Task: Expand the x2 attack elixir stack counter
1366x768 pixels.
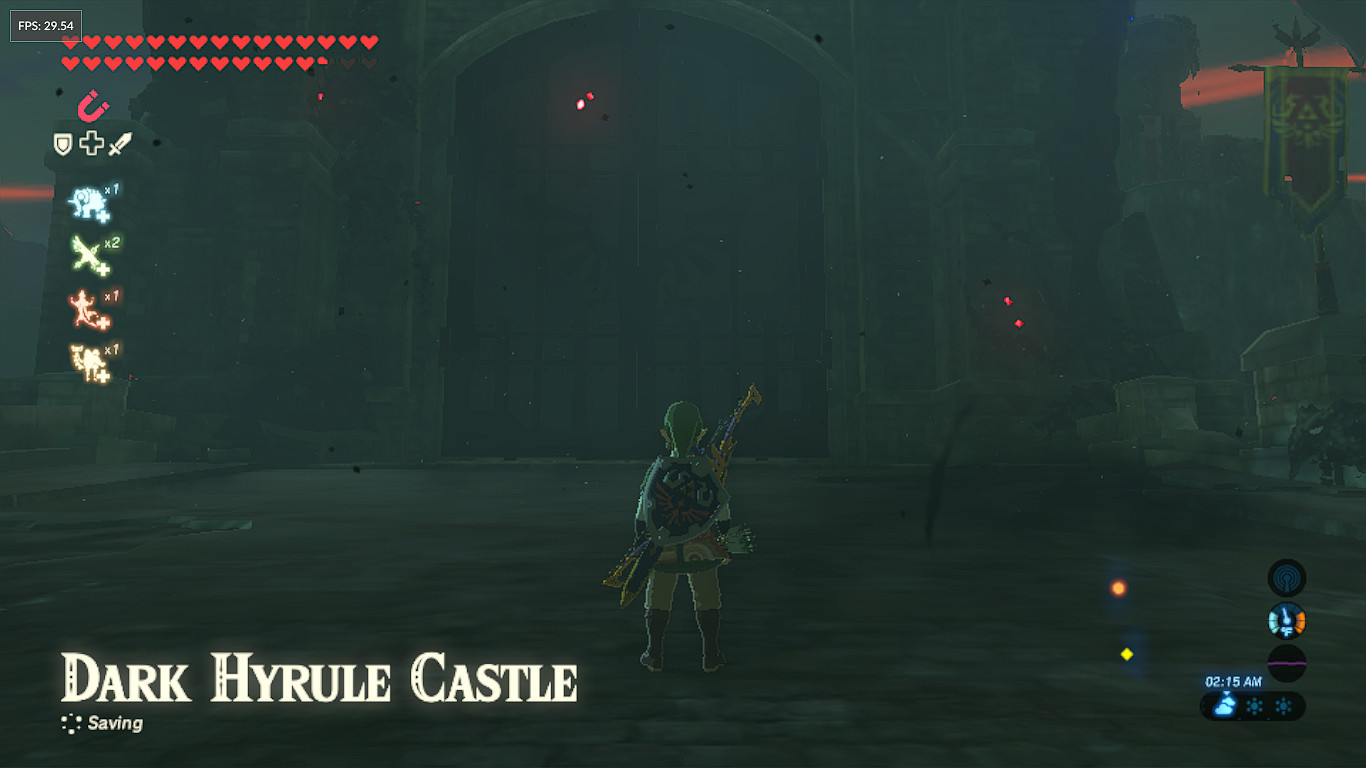Action: pyautogui.click(x=113, y=242)
